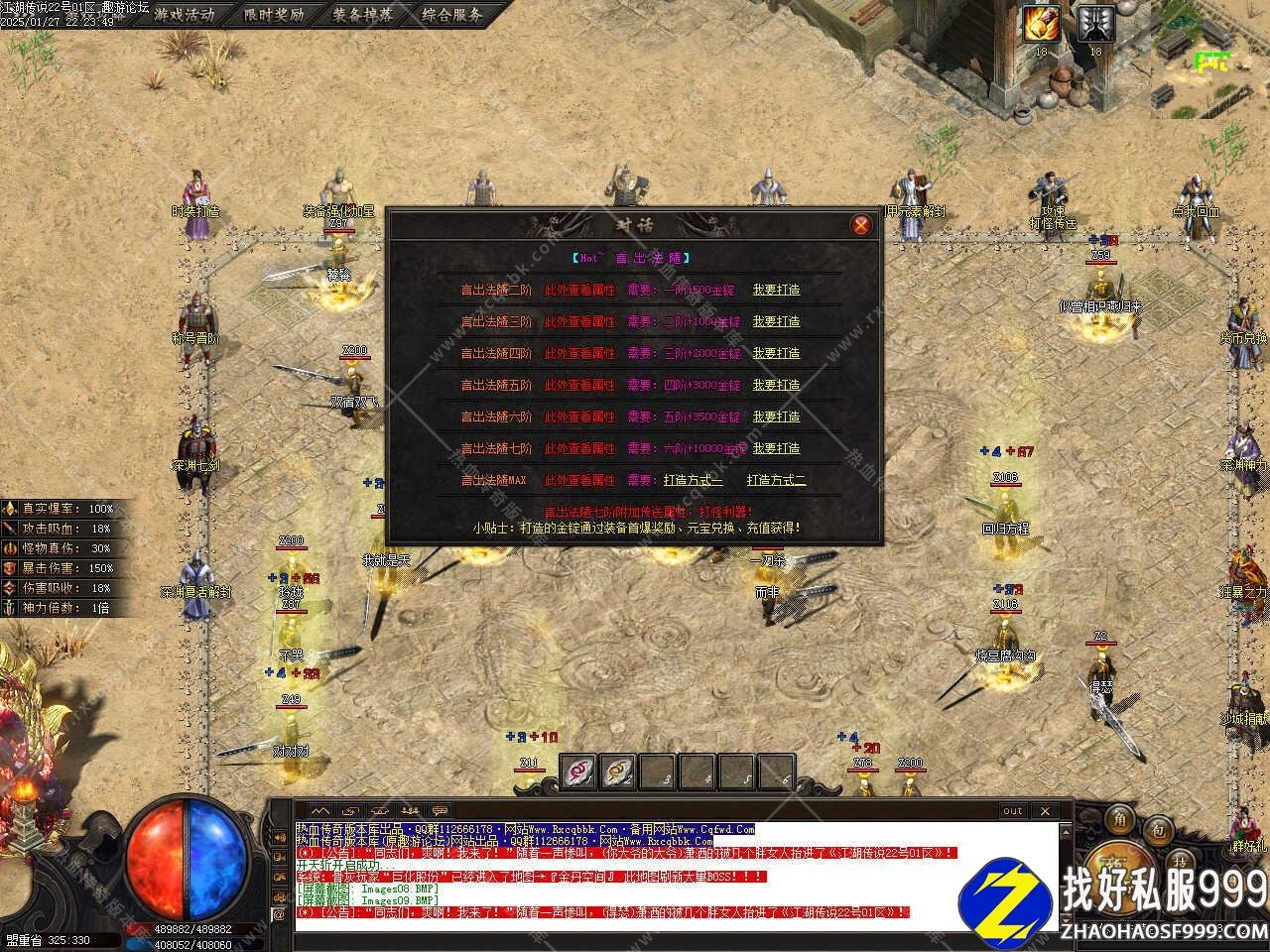Screen dimensions: 1270x952
Task: Choose 打造方式一 for 言出法随MAX
Action: pos(694,481)
